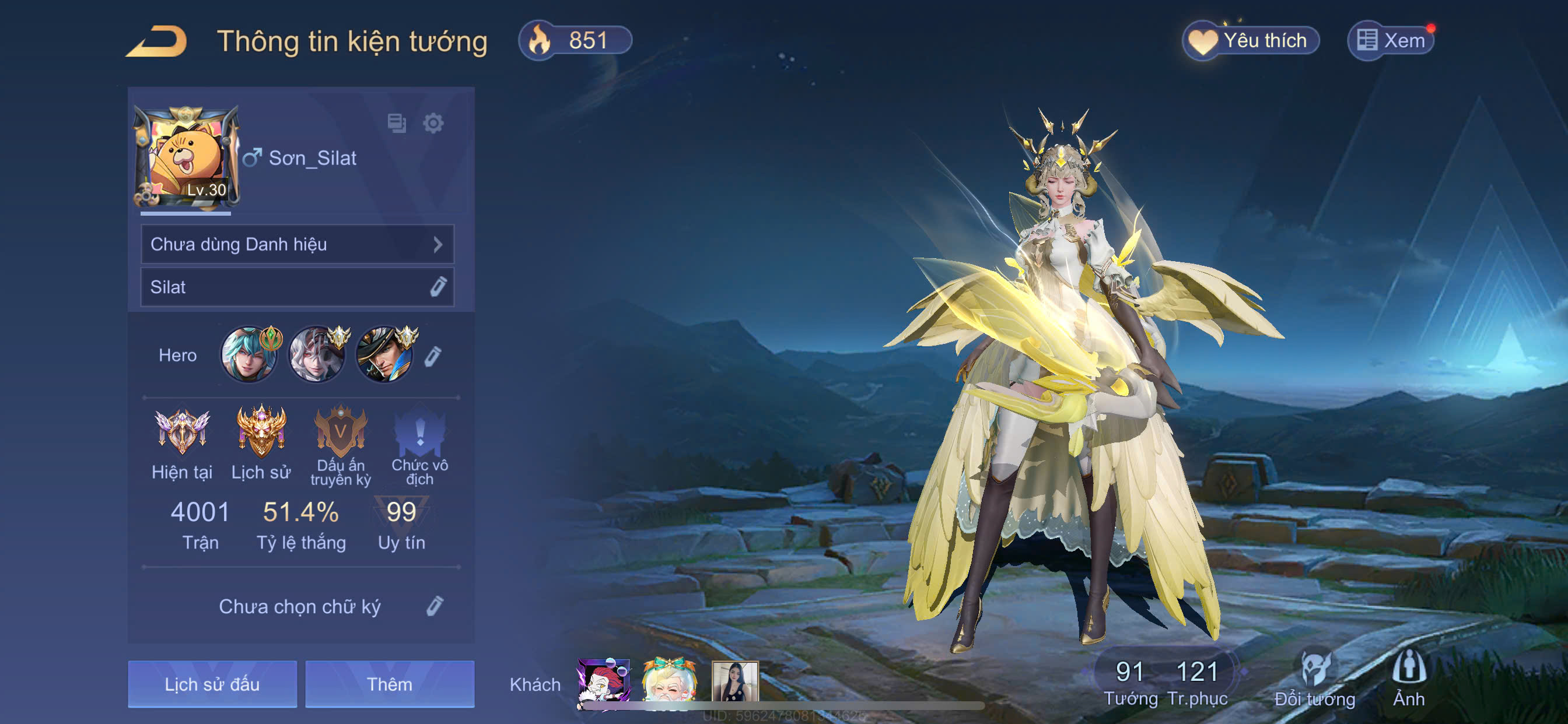The image size is (1568, 724).
Task: Open the Chức vô địch badge
Action: (x=419, y=433)
